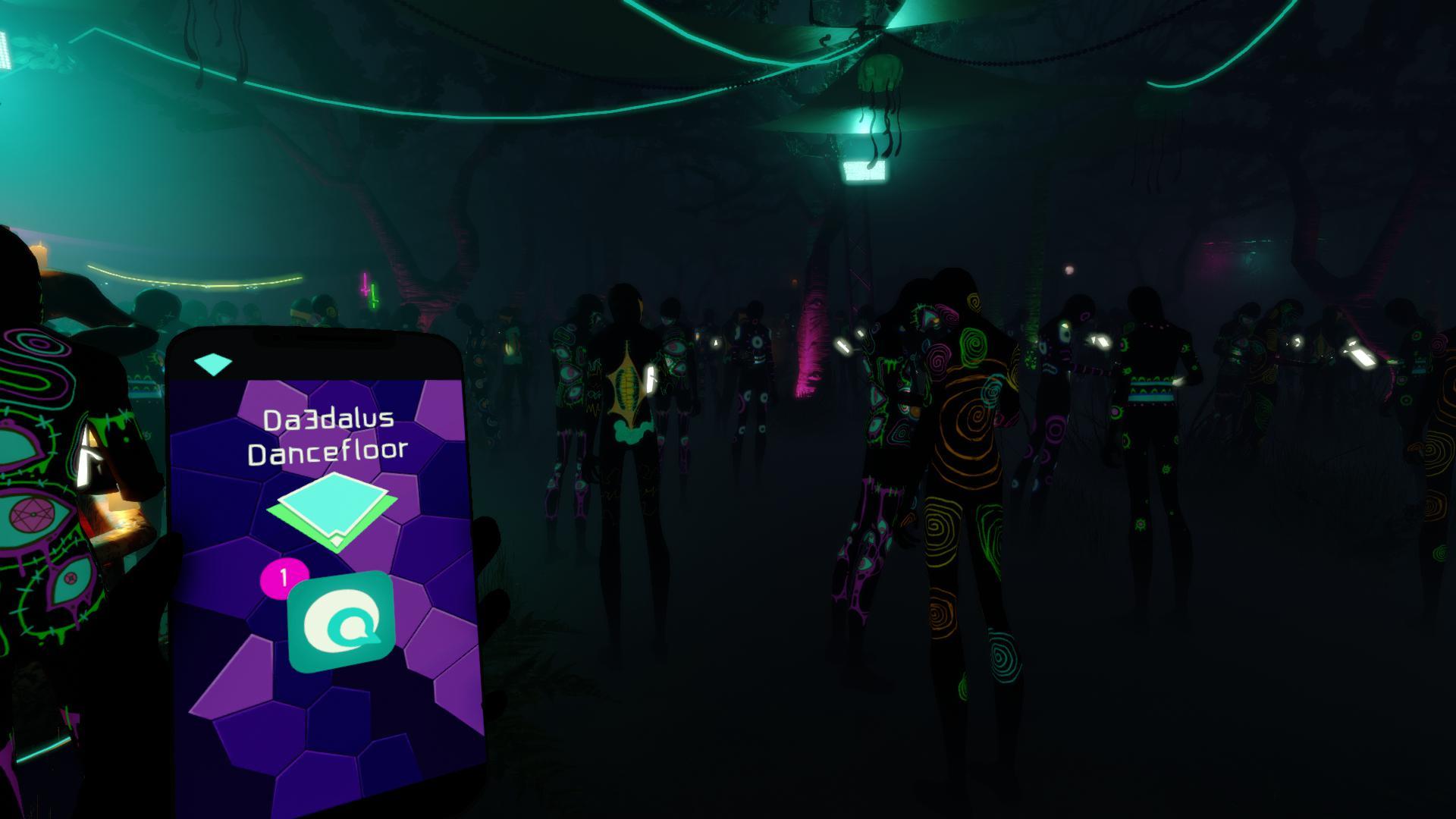Tap the white Q speech-bubble logo inside the app
This screenshot has width=1456, height=819.
pos(341,622)
